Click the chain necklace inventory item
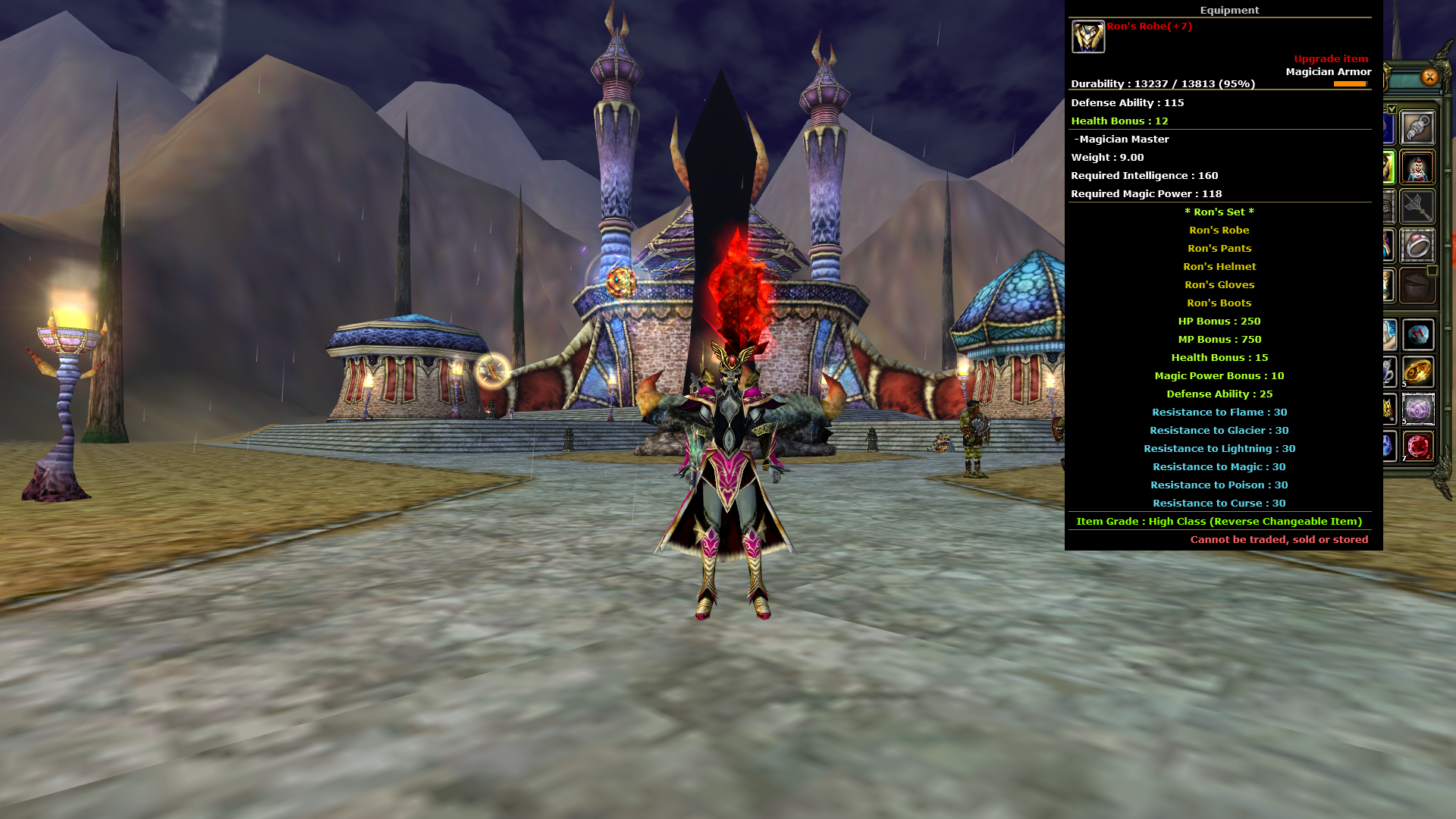This screenshot has width=1456, height=819. click(1418, 127)
